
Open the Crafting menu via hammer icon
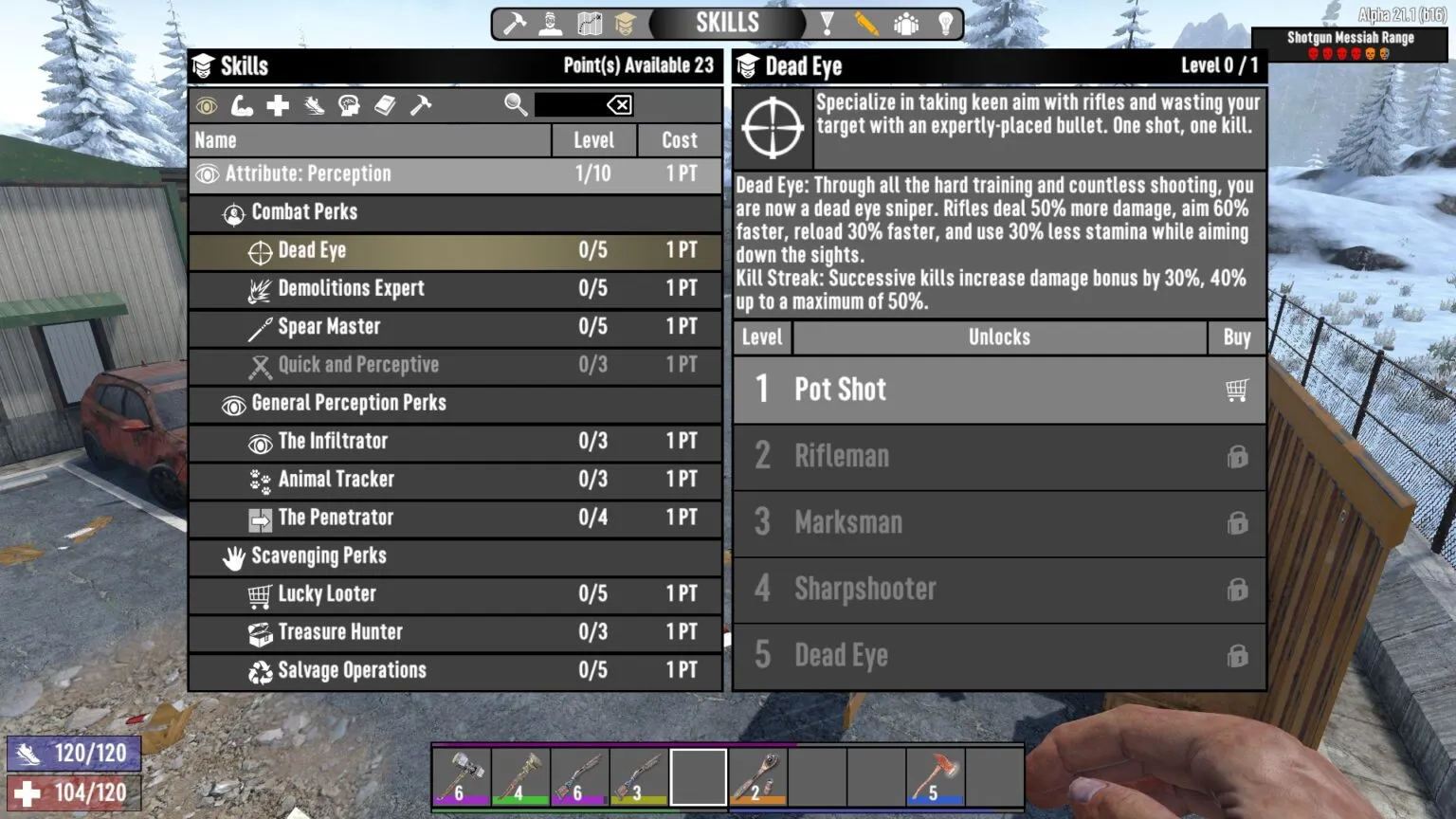point(513,23)
